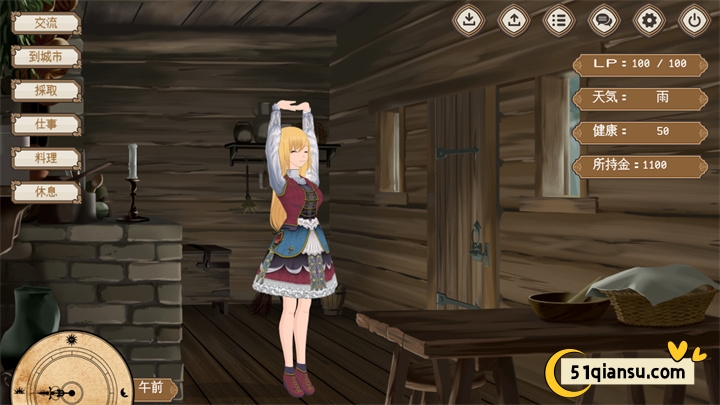Open the gear settings icon
This screenshot has height=405, width=720.
pyautogui.click(x=649, y=19)
